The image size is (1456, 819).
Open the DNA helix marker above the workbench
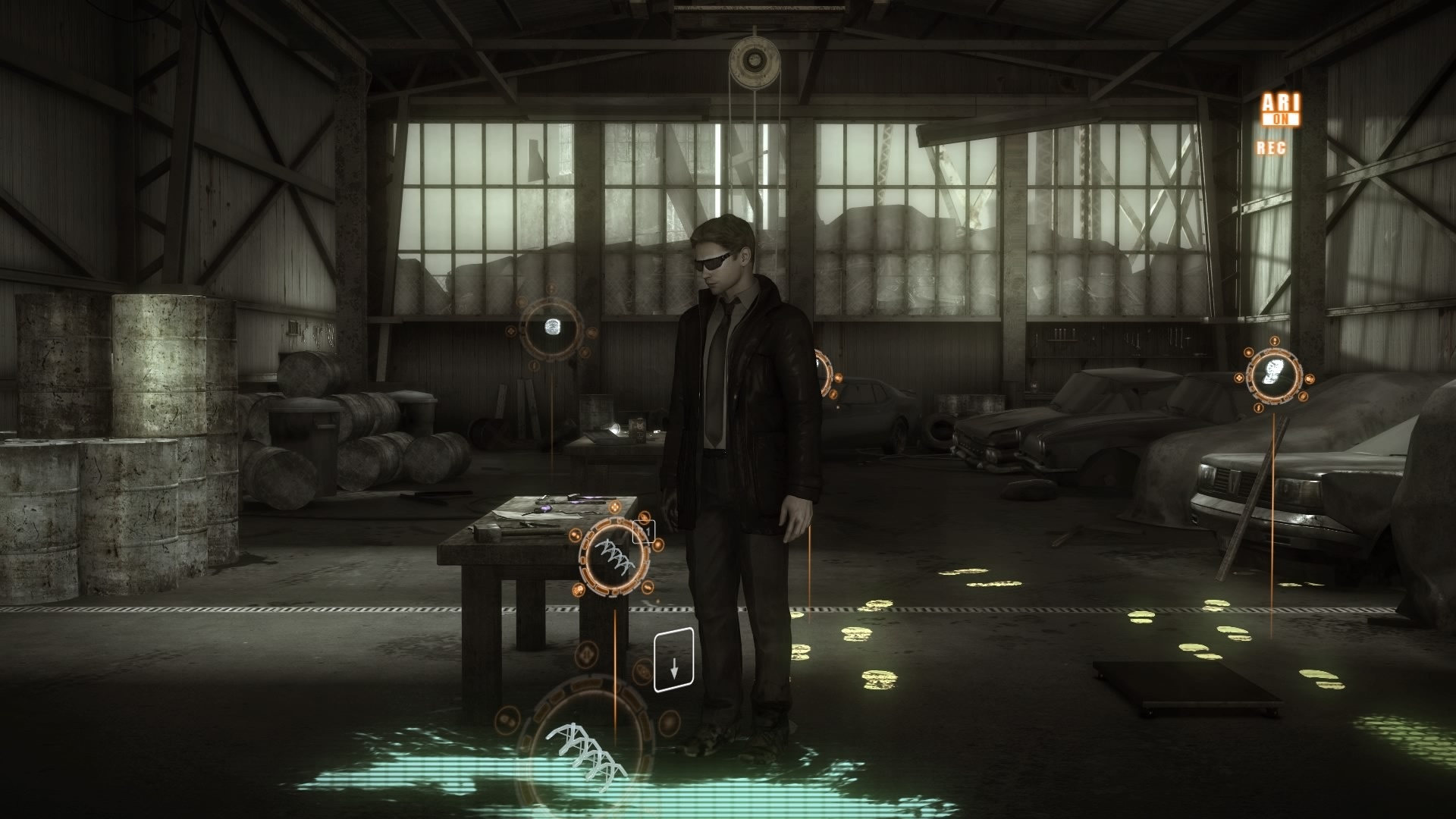(614, 556)
